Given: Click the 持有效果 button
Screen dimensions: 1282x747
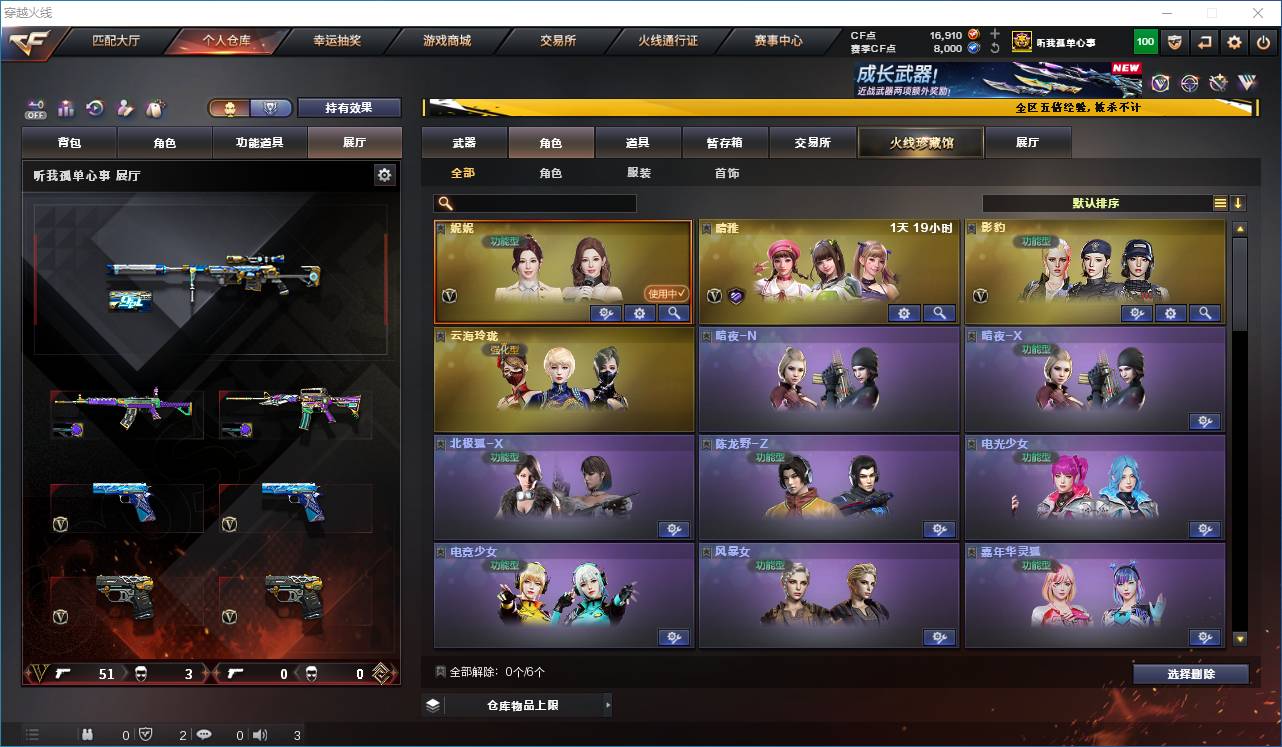Looking at the screenshot, I should click(348, 106).
